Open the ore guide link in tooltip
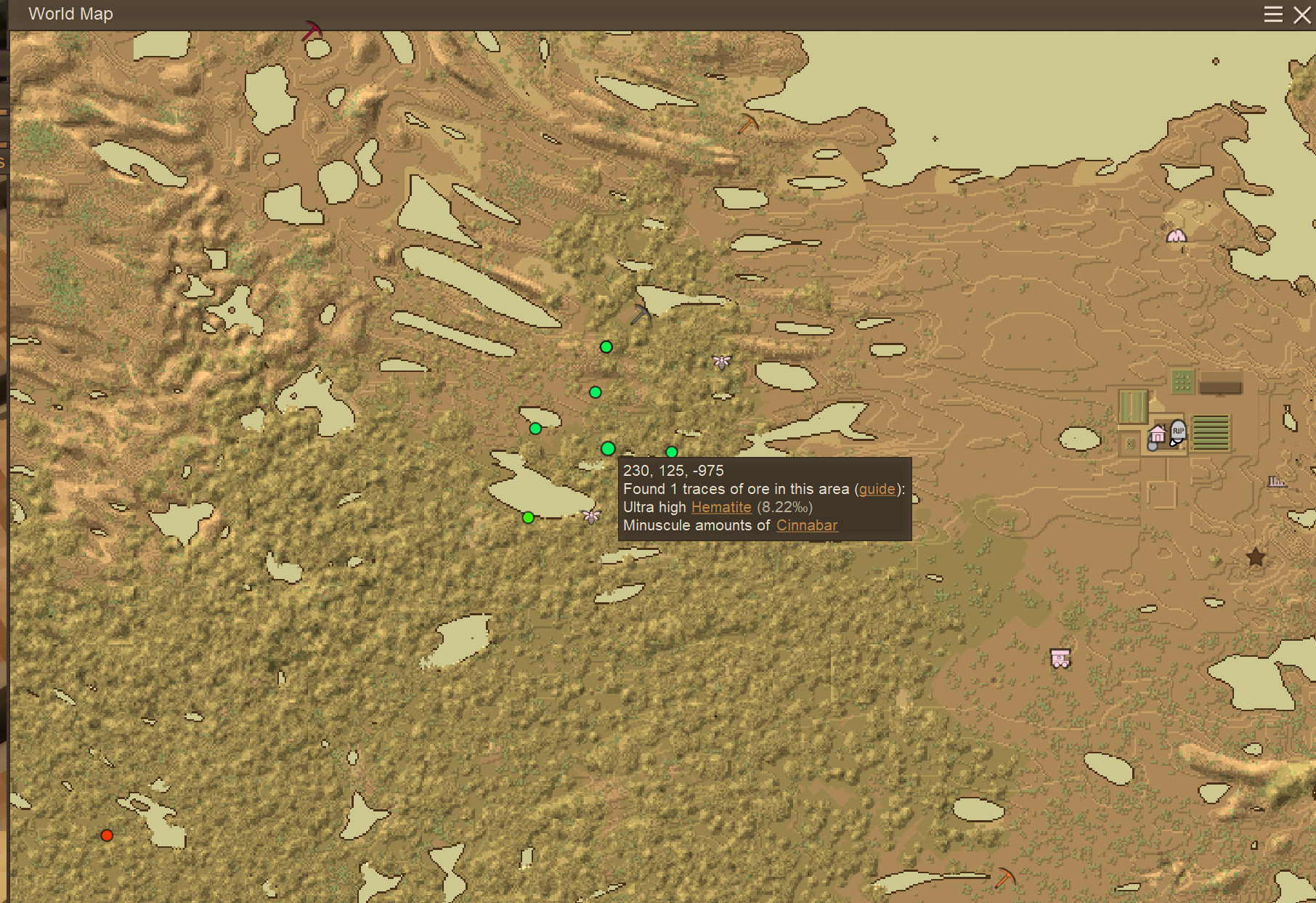The image size is (1316, 903). click(x=877, y=489)
